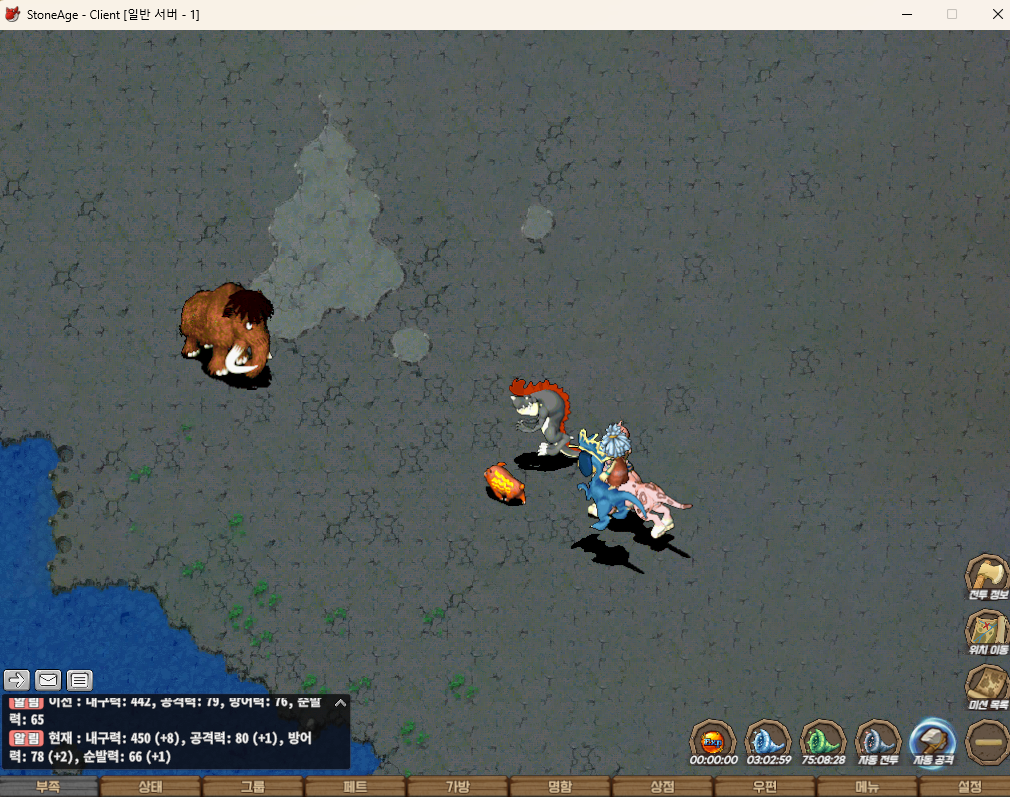Screen dimensions: 1010x797
Task: Open the 상태 (status) menu
Action: [x=150, y=787]
